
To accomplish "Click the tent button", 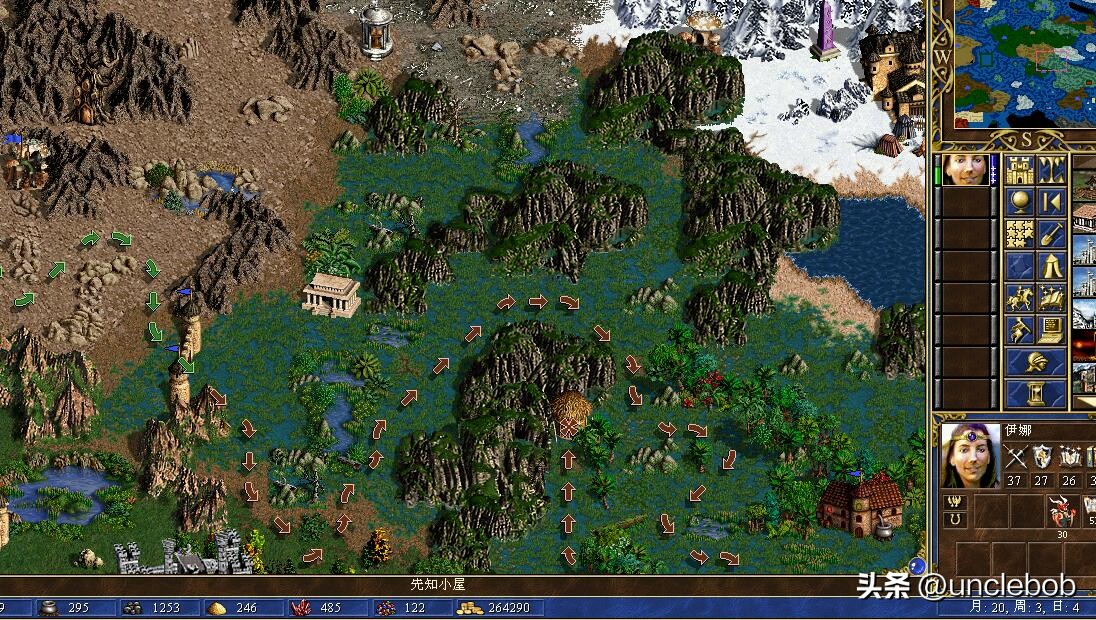I will click(x=1051, y=266).
